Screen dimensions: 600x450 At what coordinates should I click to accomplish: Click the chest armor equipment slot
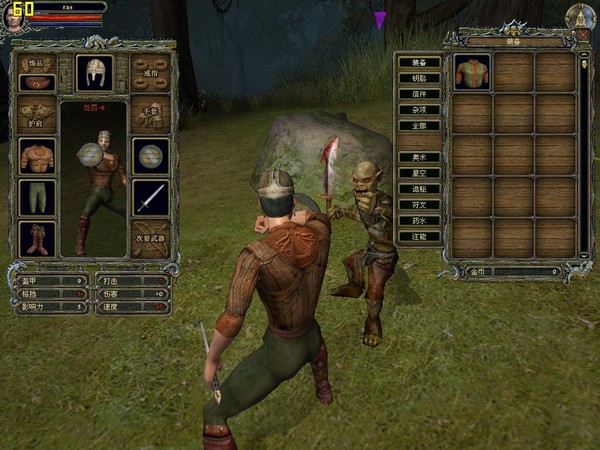(37, 156)
